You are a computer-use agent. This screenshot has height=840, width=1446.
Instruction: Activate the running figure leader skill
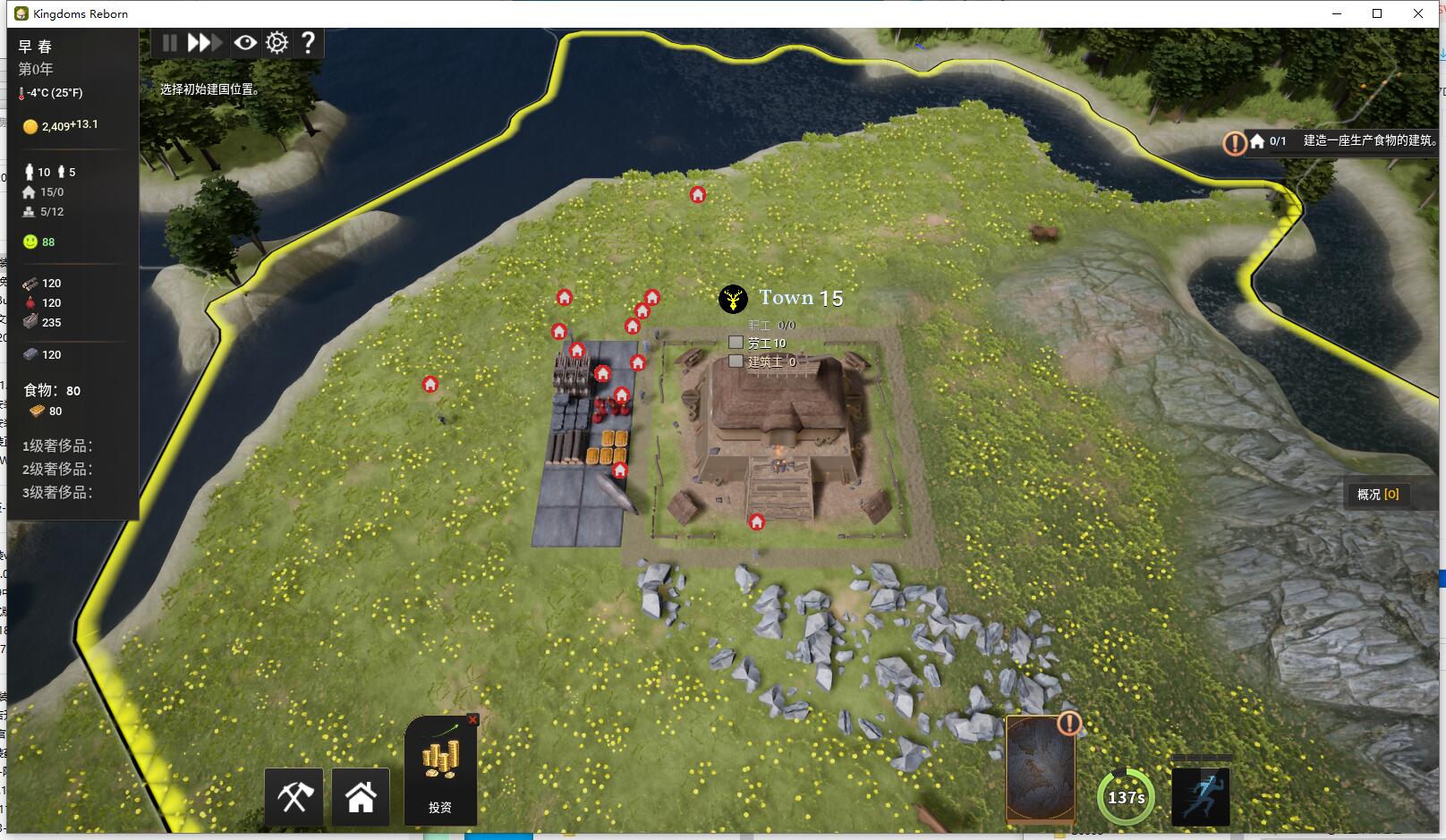(x=1201, y=796)
